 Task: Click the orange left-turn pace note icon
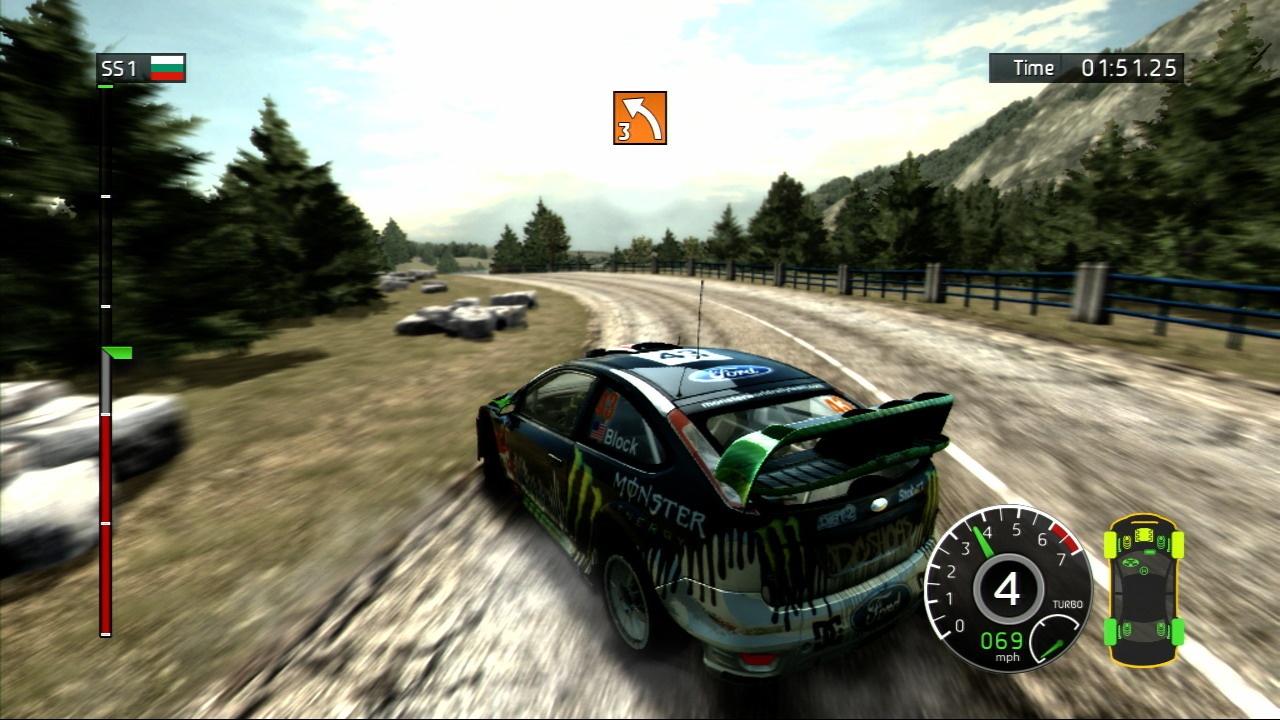coord(640,118)
